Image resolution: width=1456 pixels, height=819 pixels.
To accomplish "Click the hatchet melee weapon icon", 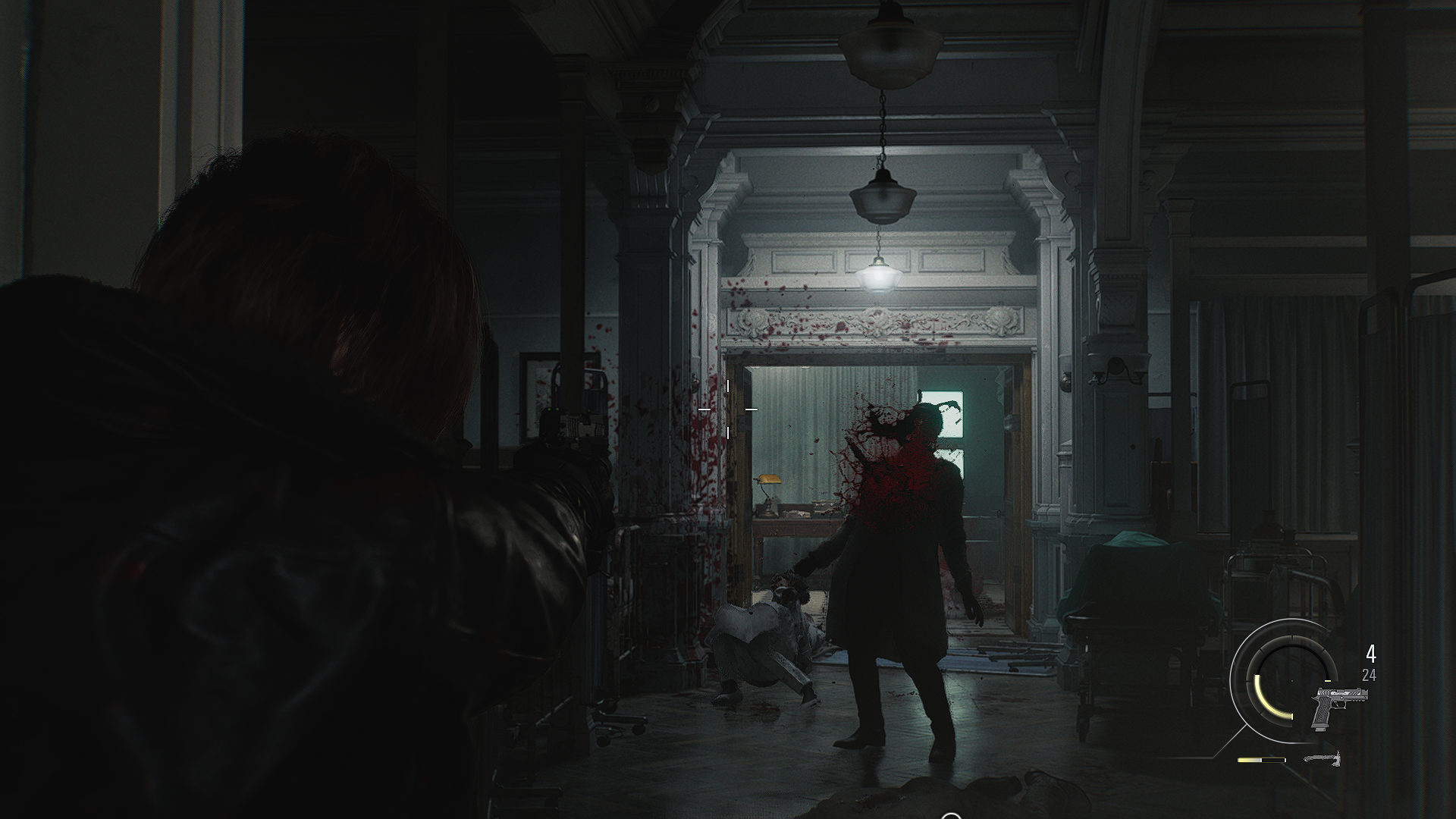I will click(1323, 758).
